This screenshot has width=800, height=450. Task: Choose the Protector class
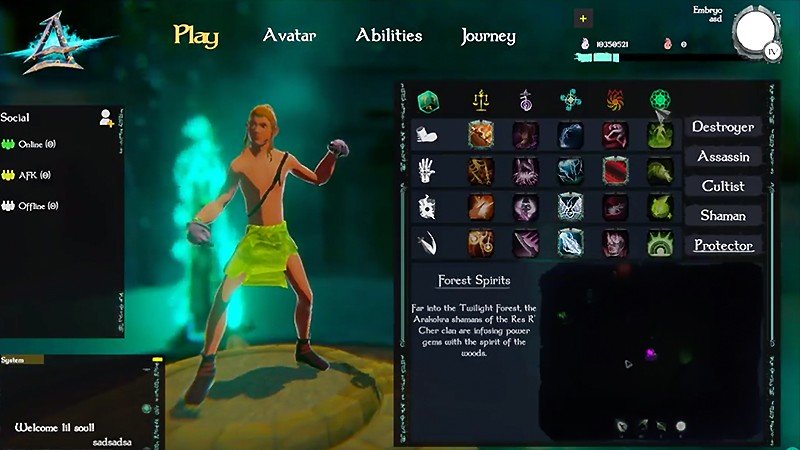(x=723, y=245)
